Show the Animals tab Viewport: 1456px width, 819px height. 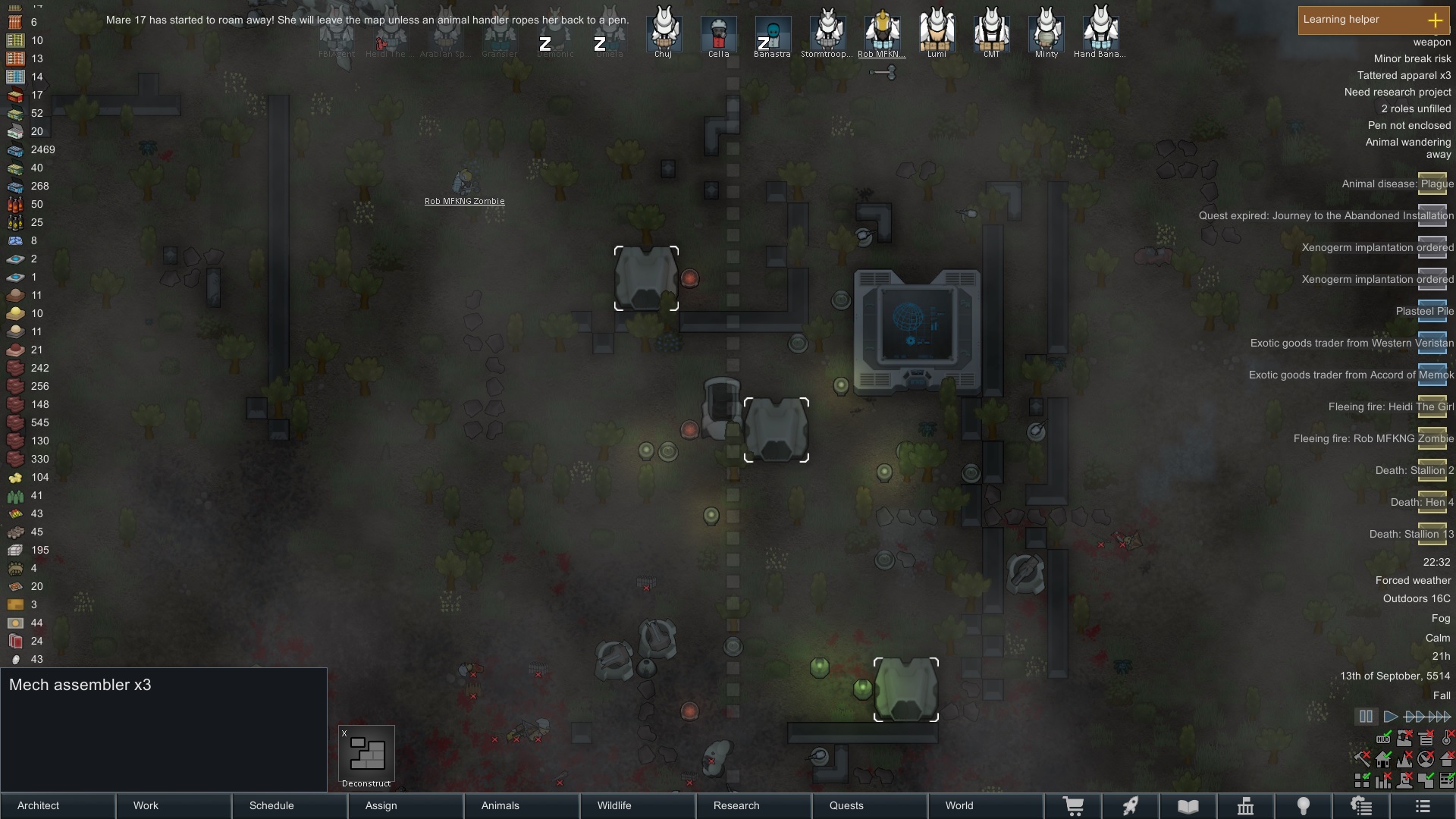click(522, 805)
